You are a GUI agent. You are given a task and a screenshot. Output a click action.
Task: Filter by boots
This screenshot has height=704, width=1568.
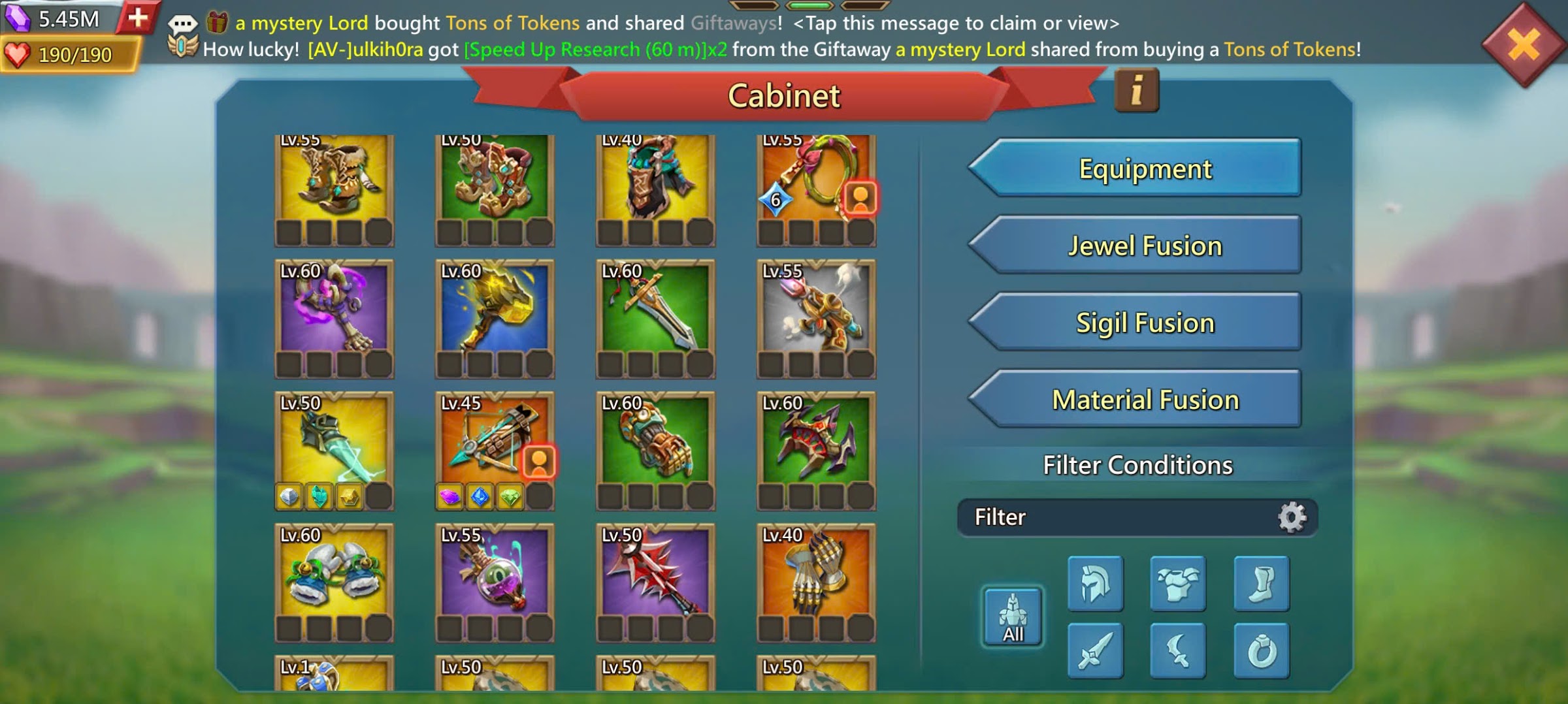1261,583
